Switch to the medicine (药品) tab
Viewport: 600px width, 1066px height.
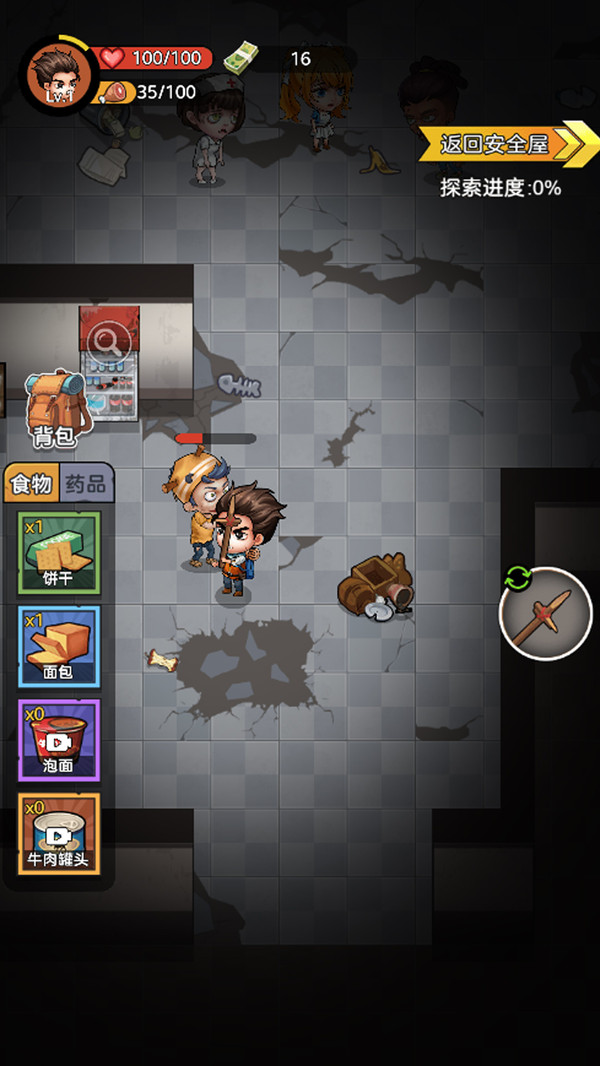[86, 485]
